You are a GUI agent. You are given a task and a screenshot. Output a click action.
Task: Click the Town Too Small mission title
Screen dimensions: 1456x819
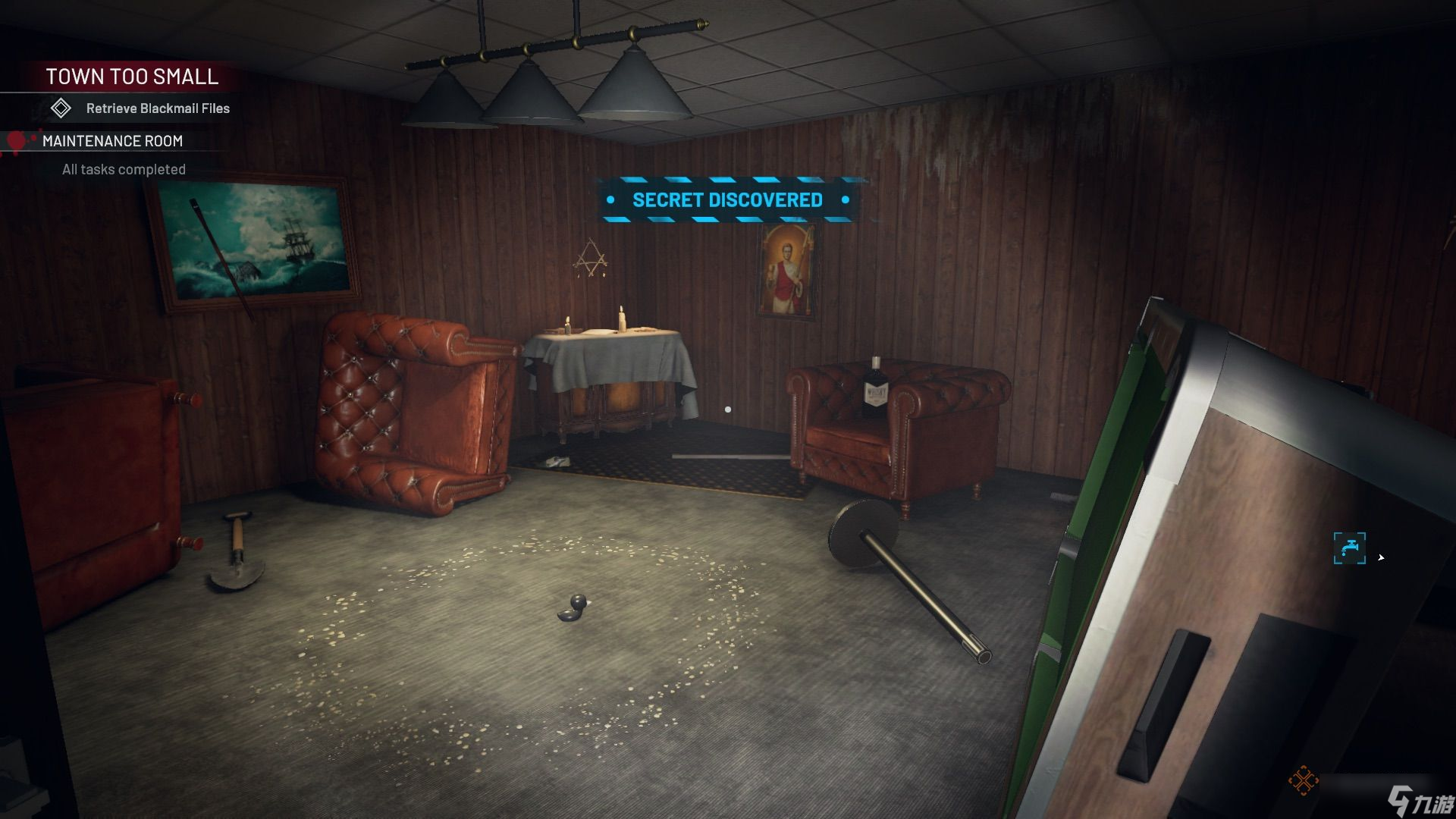click(132, 77)
